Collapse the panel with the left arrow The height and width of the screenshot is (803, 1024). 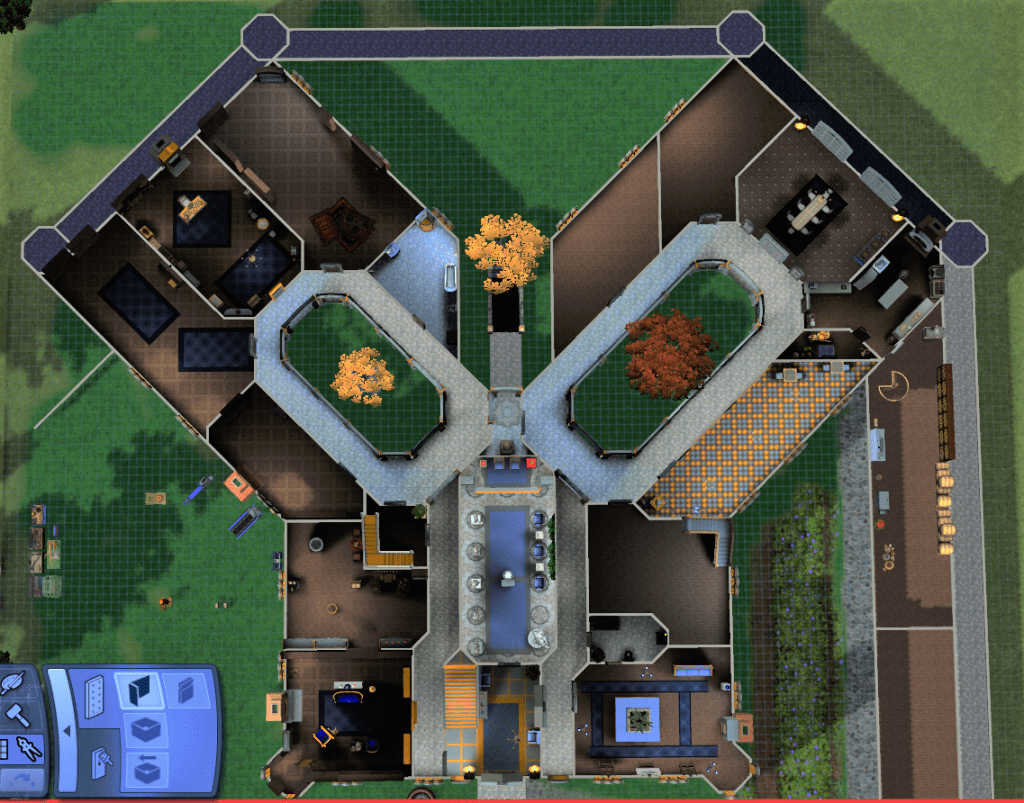point(66,730)
